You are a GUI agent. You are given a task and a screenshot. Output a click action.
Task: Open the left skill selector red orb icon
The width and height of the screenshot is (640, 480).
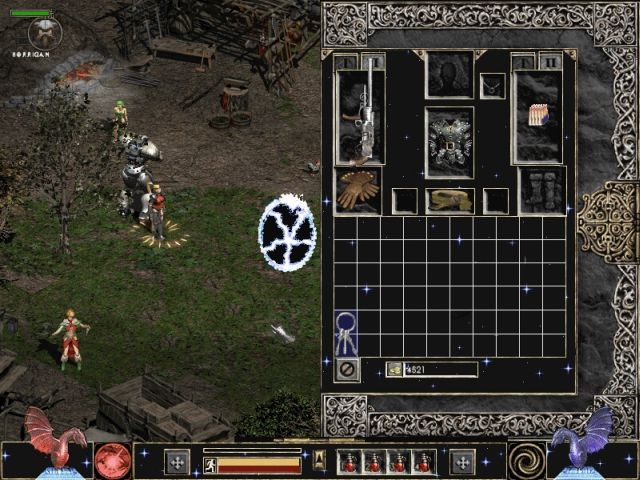(113, 461)
